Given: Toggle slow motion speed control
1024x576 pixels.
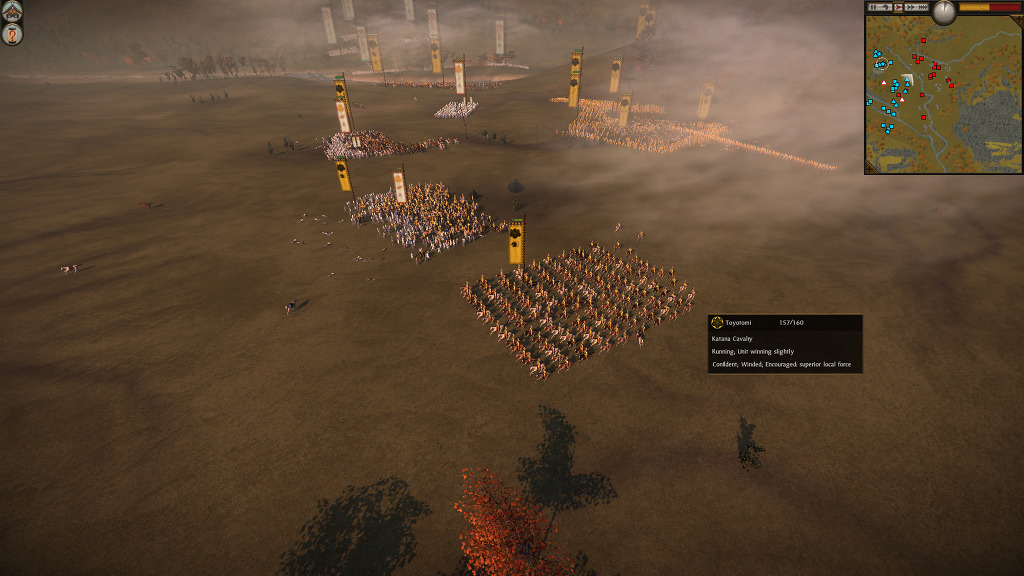Looking at the screenshot, I should coord(886,7).
